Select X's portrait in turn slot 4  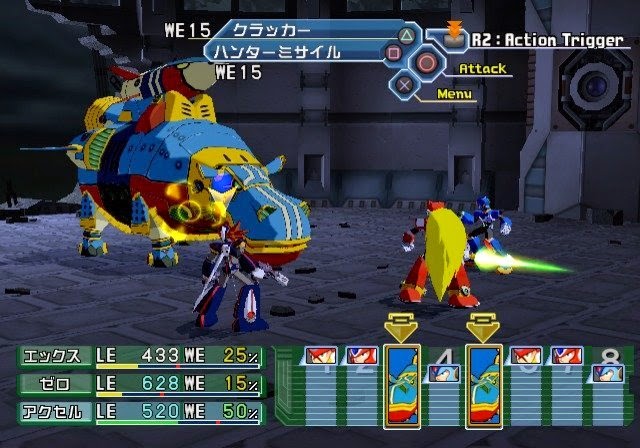443,374
